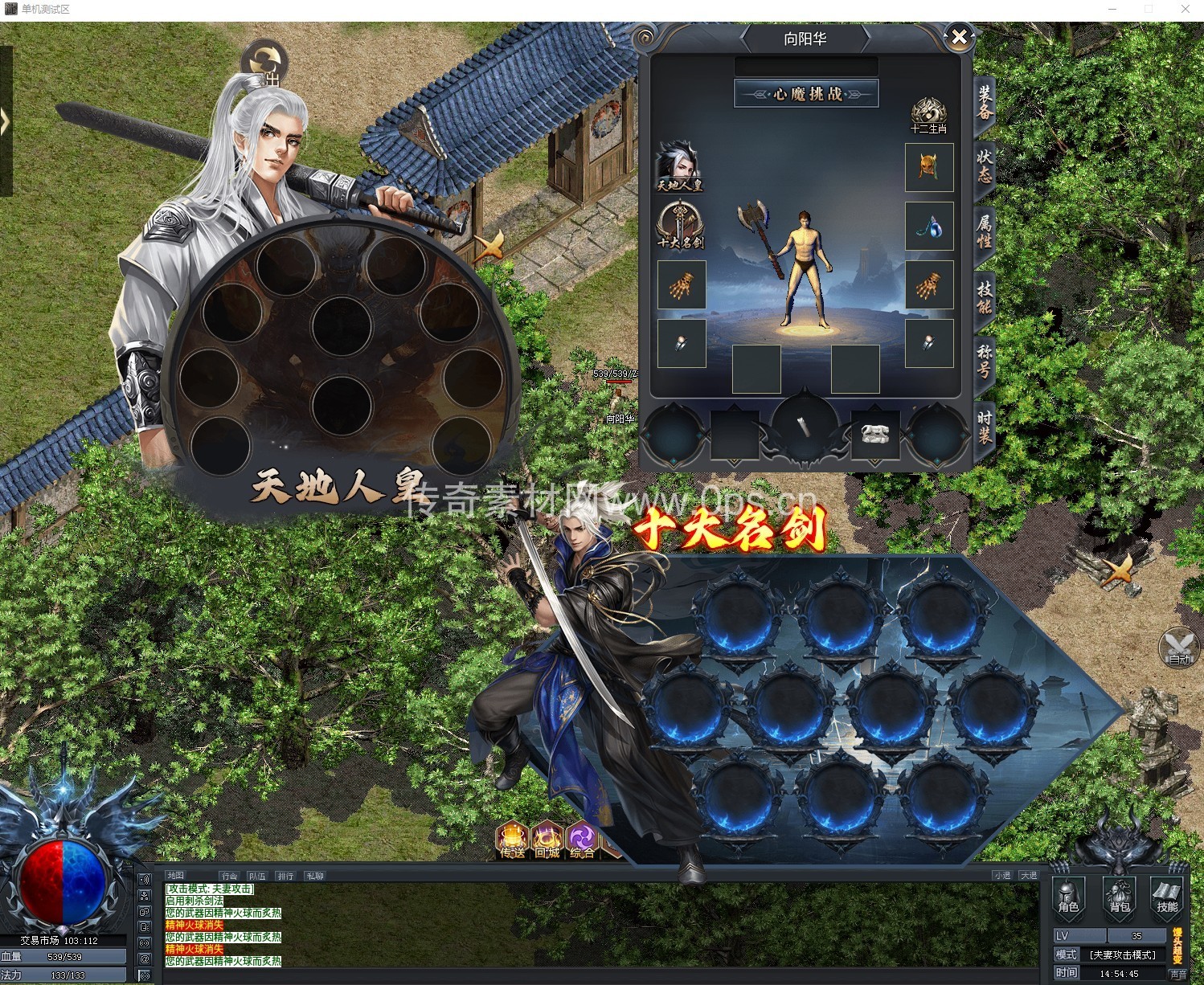
Task: Show the 属性 tab
Action: click(985, 231)
